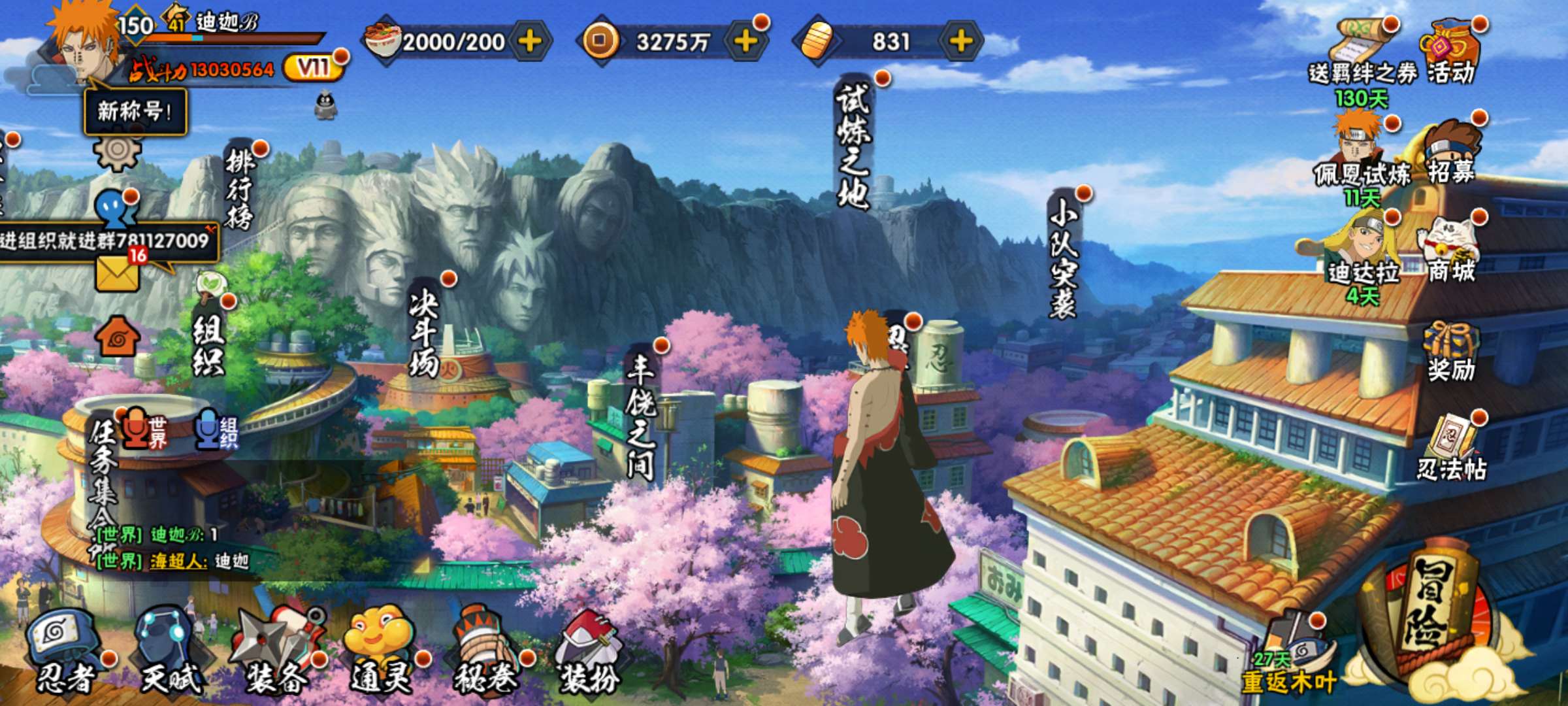Open the 排行榜 leaderboard
Screen dimensions: 1568x706
[x=239, y=190]
